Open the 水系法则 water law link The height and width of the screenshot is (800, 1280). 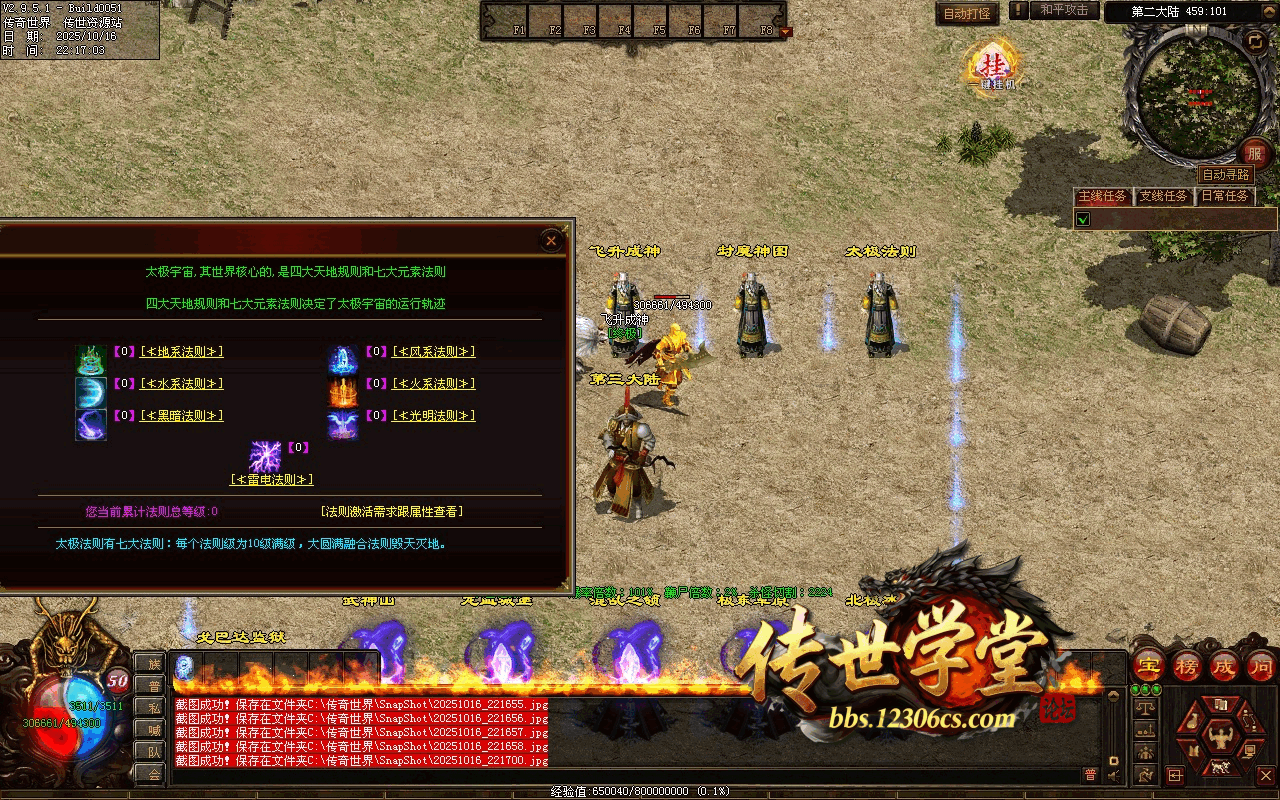(181, 384)
